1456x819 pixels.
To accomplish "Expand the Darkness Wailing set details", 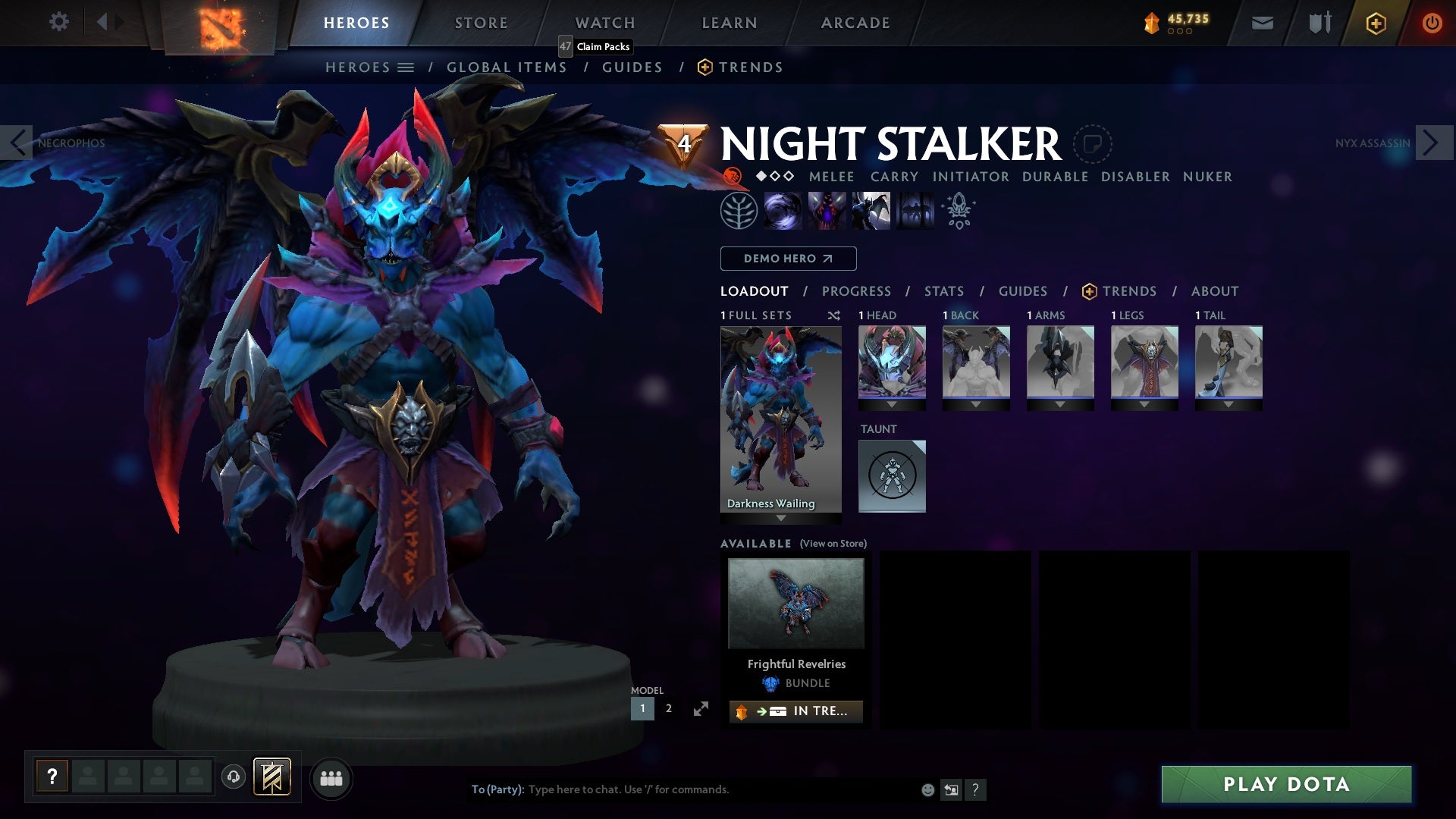I will 780,519.
